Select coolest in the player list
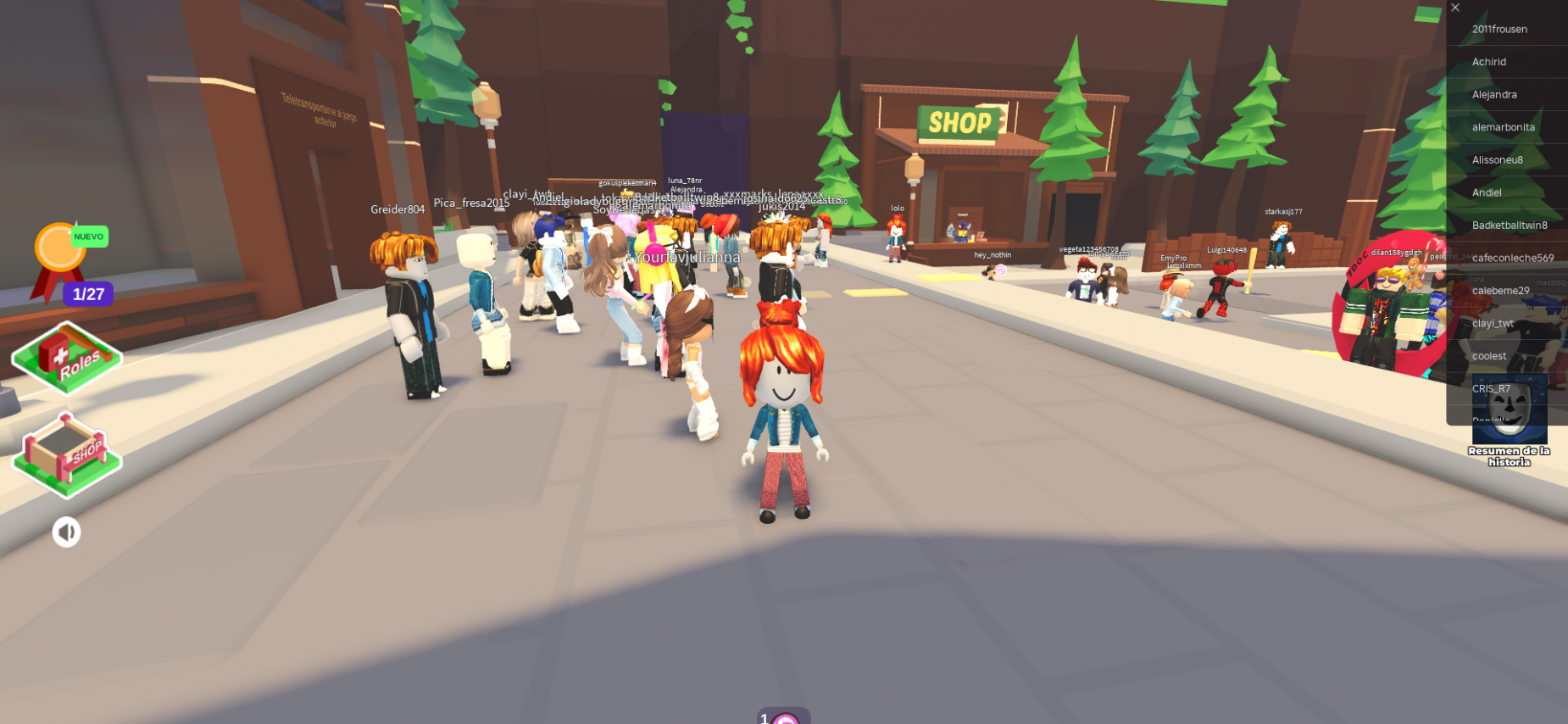Viewport: 1568px width, 724px height. 1489,356
